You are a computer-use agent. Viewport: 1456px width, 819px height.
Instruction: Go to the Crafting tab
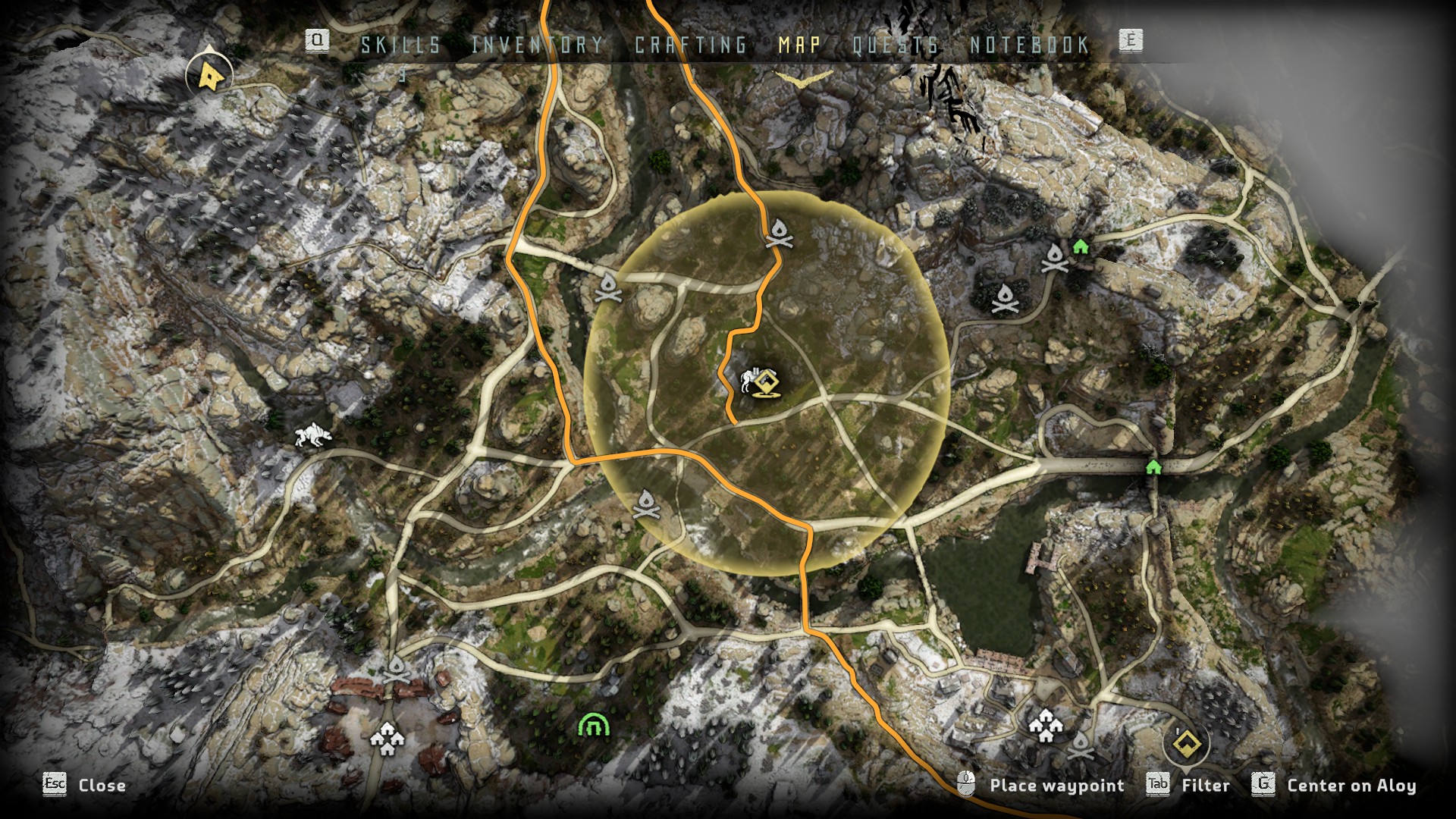click(691, 45)
